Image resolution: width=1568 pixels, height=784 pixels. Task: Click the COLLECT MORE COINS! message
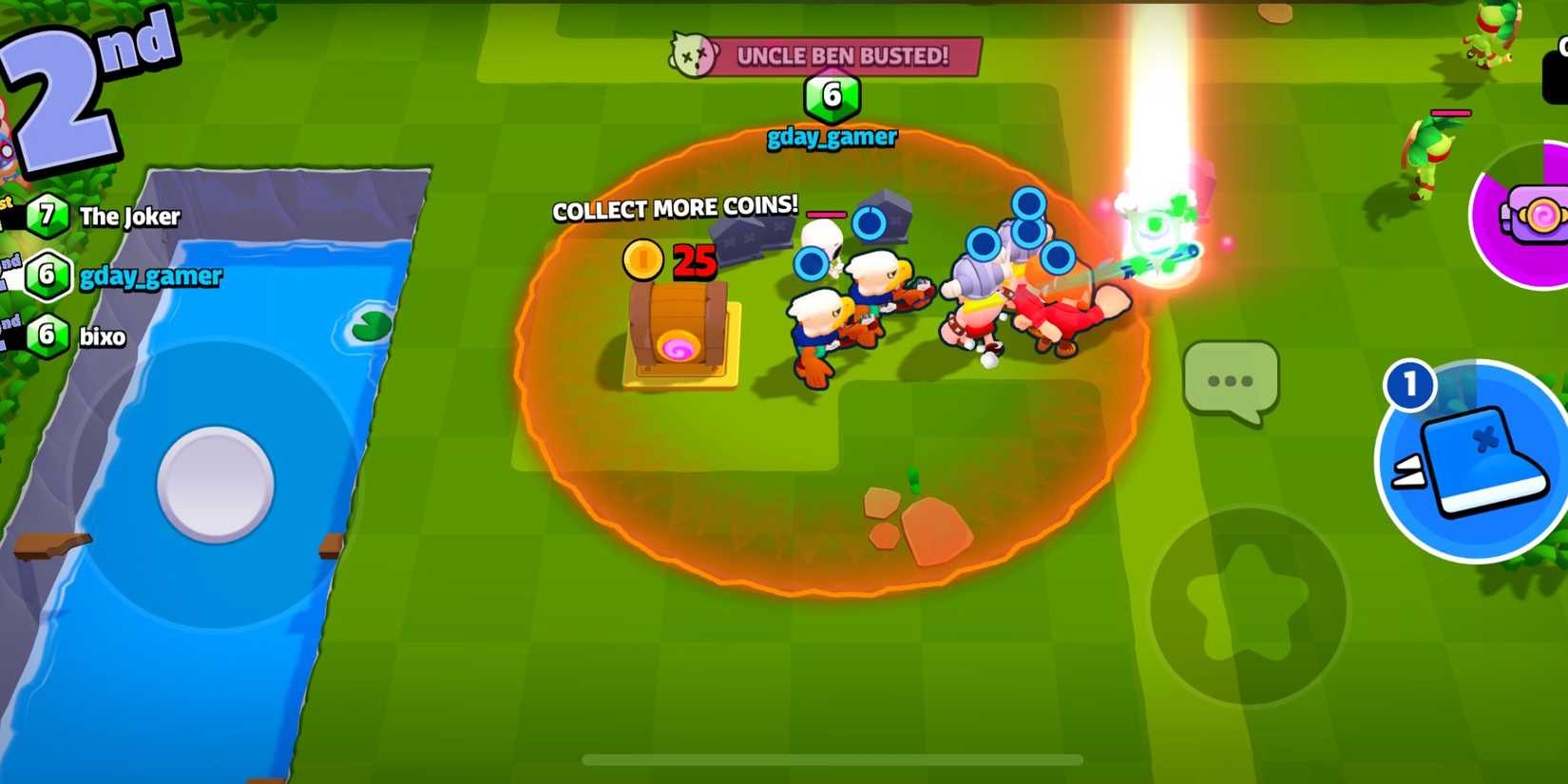(x=675, y=207)
